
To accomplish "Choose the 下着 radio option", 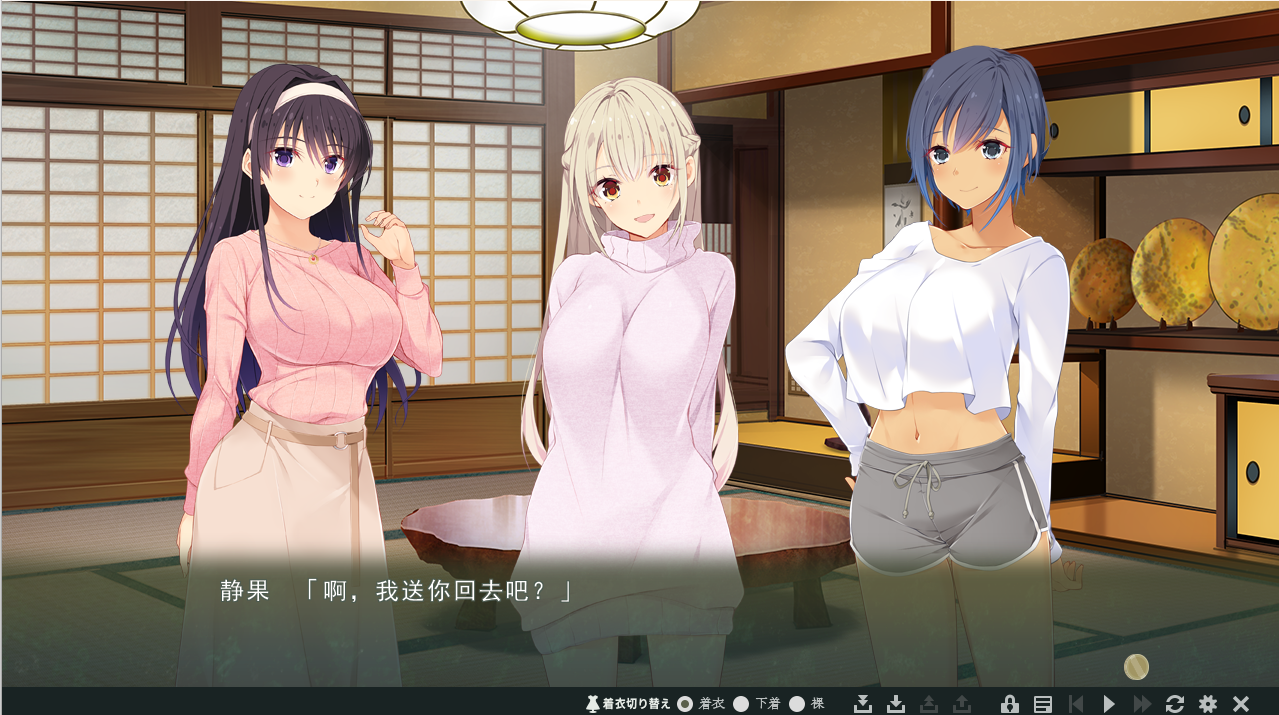I will (x=741, y=704).
